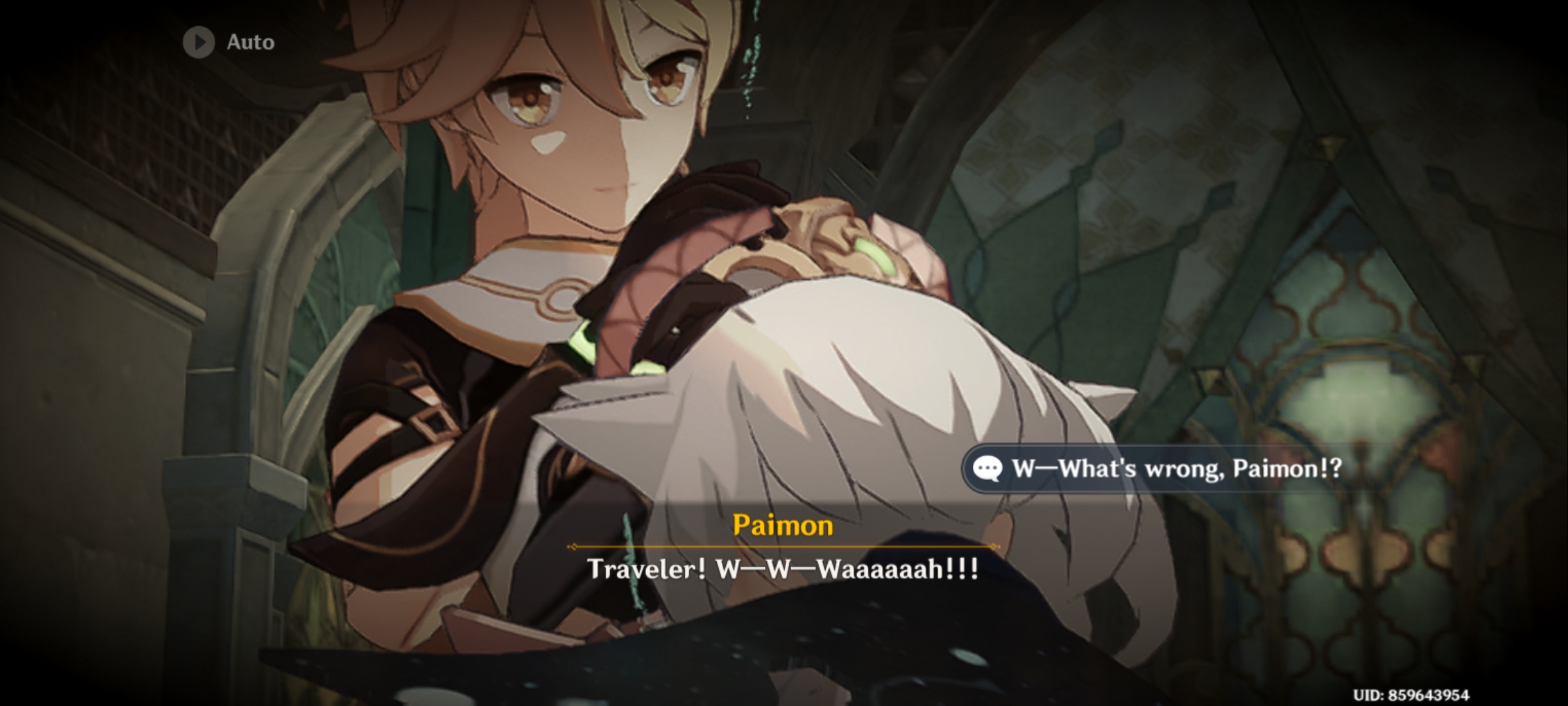Click the Auto text button
The height and width of the screenshot is (706, 1568).
pyautogui.click(x=251, y=42)
